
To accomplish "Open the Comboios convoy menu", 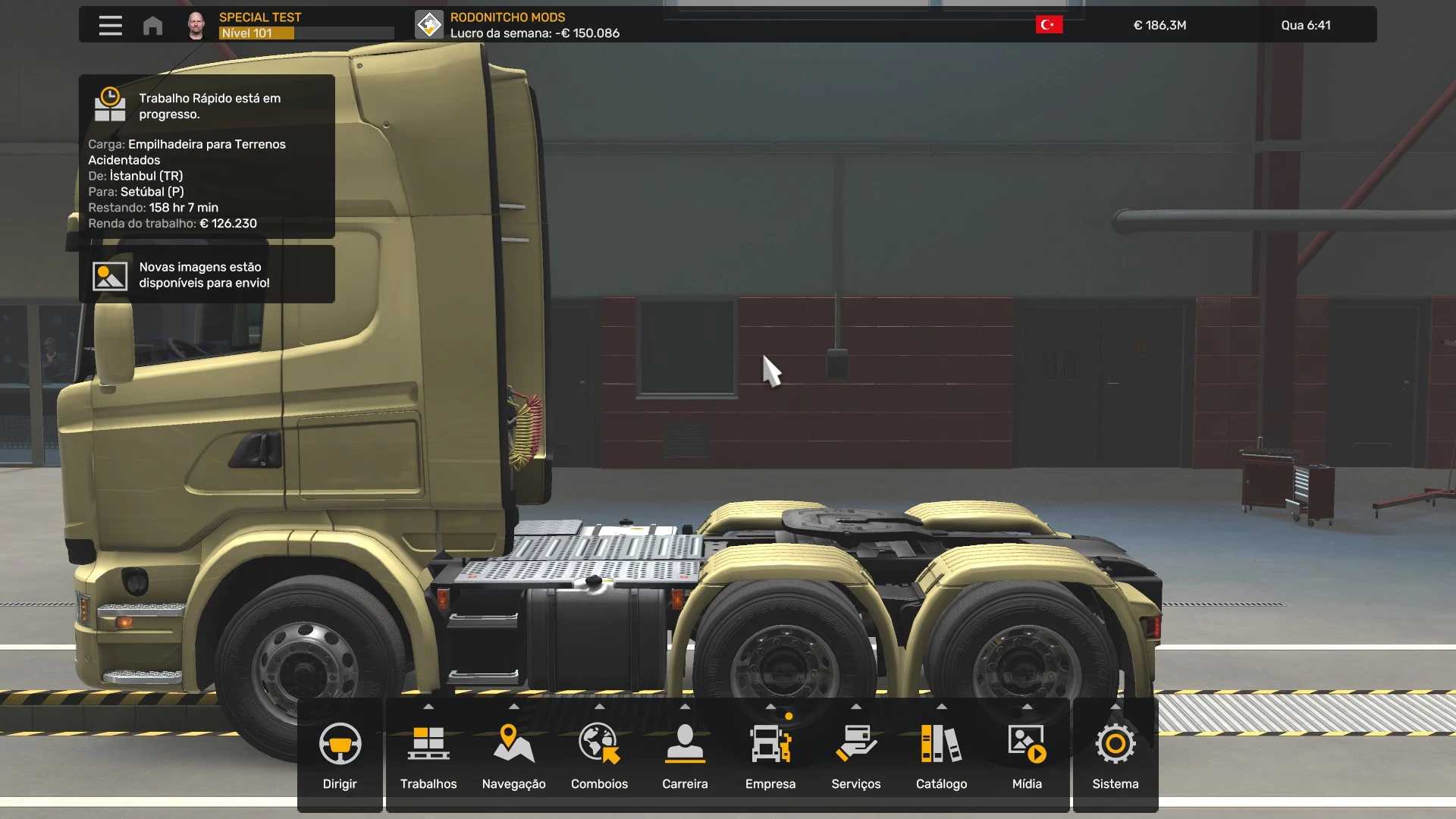I will point(599,755).
